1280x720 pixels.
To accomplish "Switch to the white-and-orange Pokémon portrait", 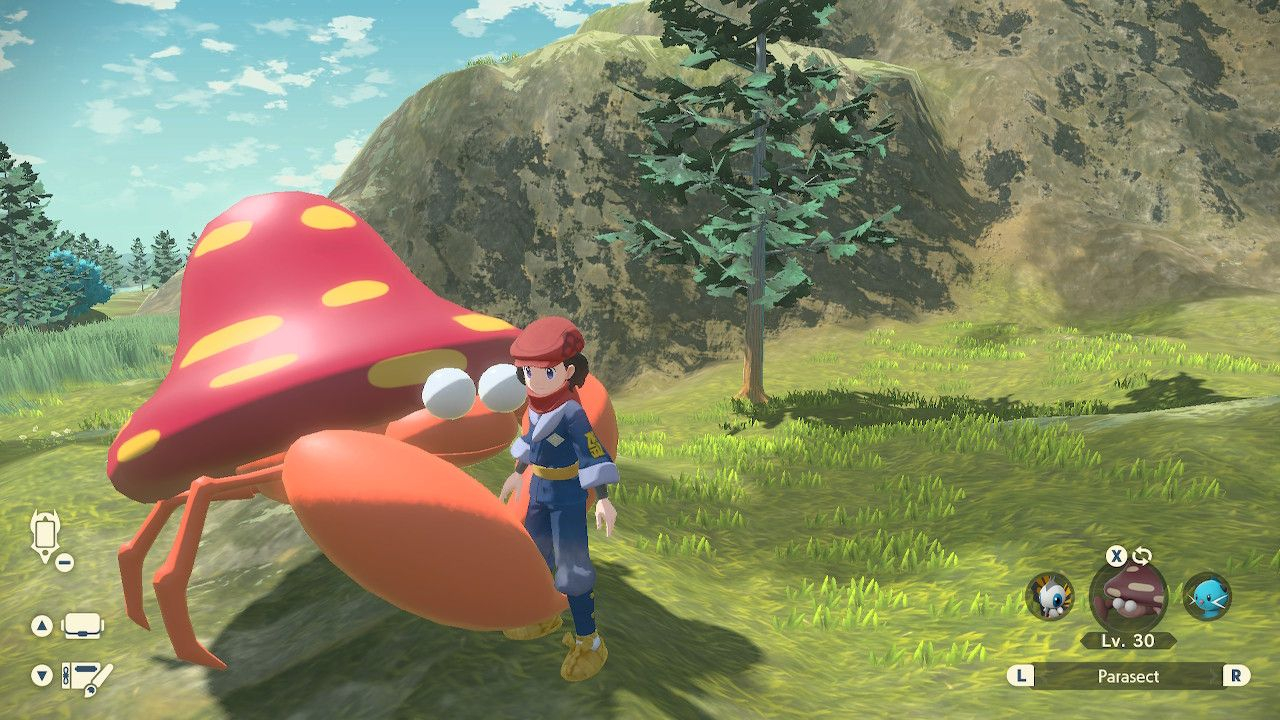I will coord(1050,596).
